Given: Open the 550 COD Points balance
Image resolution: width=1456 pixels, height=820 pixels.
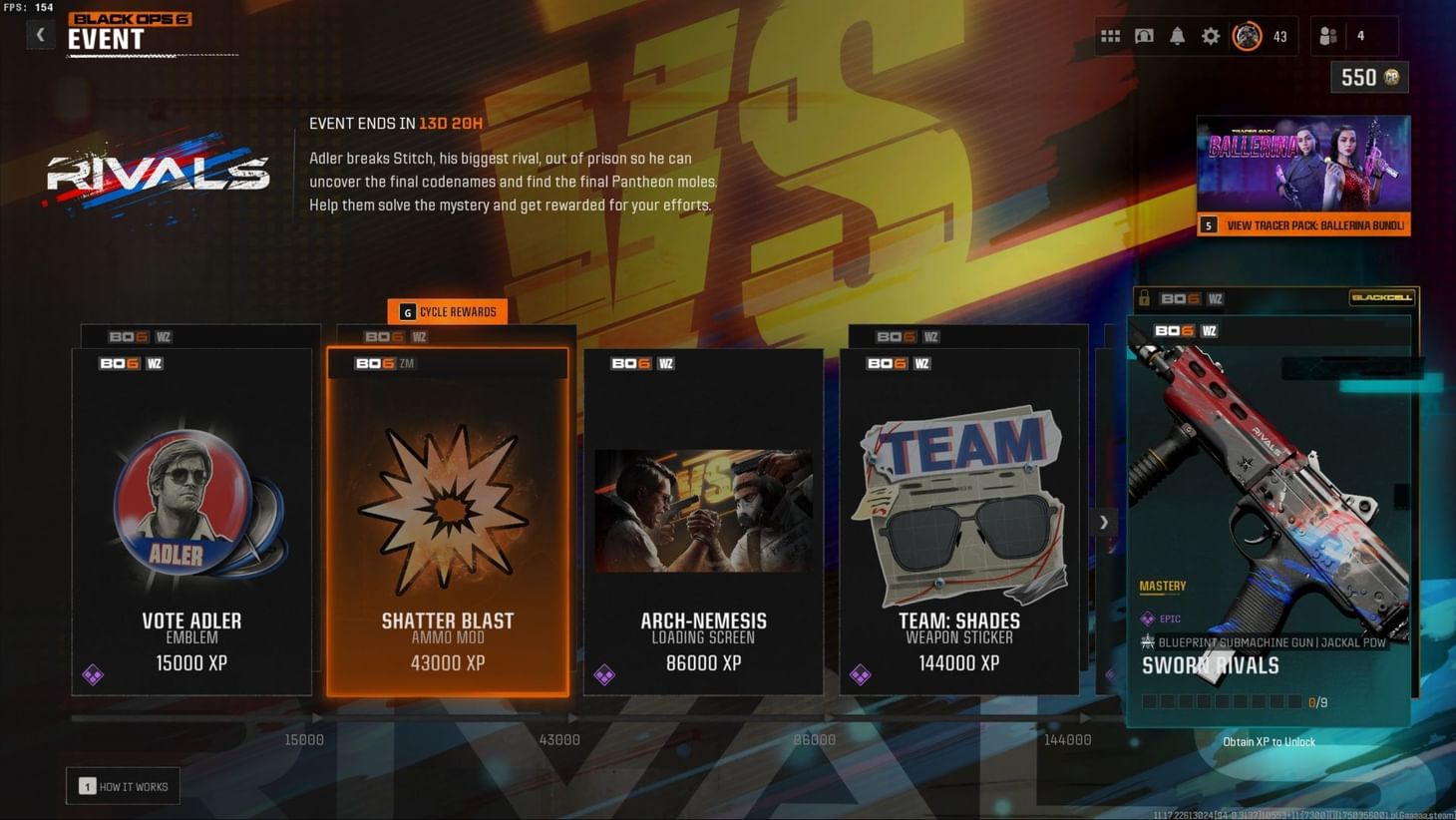Looking at the screenshot, I should pos(1368,77).
